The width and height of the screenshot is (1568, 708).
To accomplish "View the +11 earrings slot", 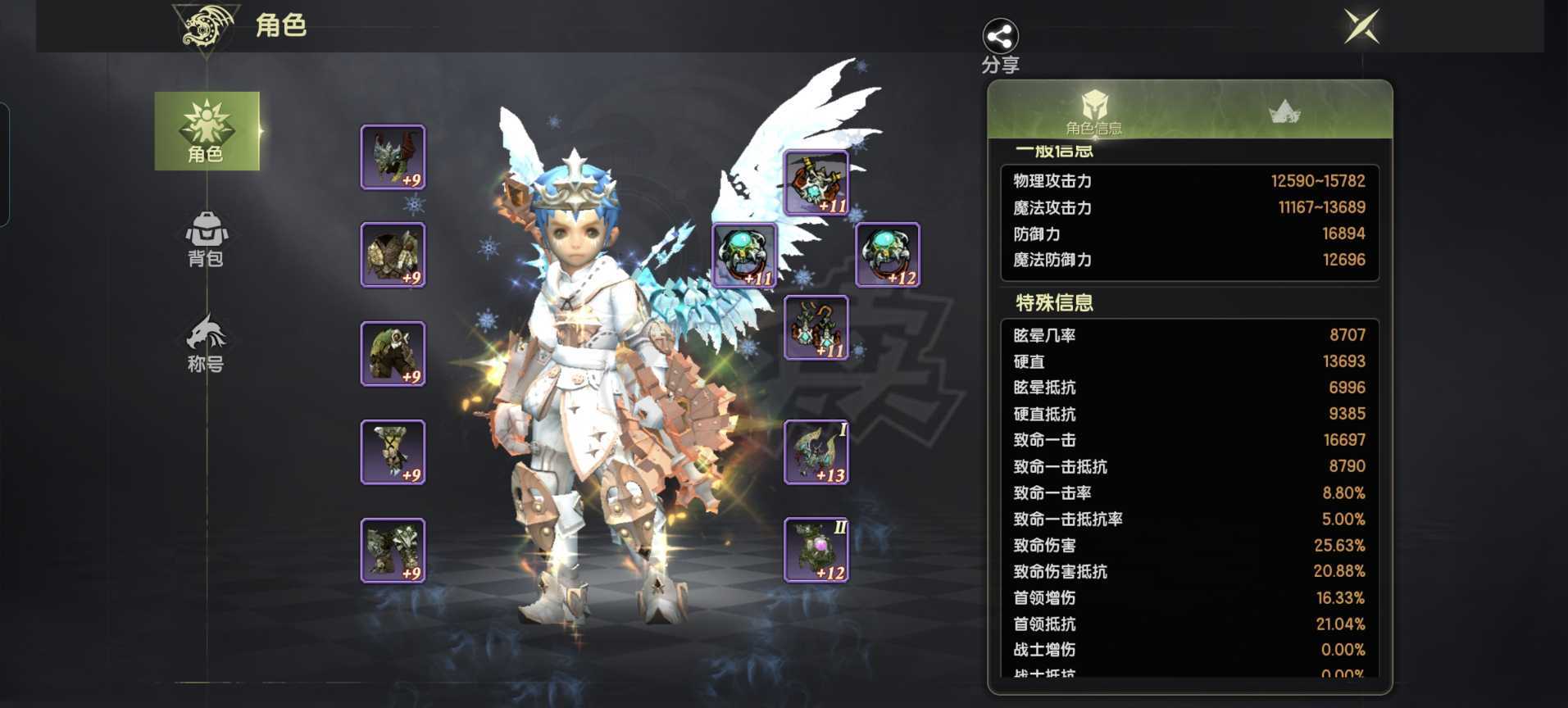I will [816, 328].
